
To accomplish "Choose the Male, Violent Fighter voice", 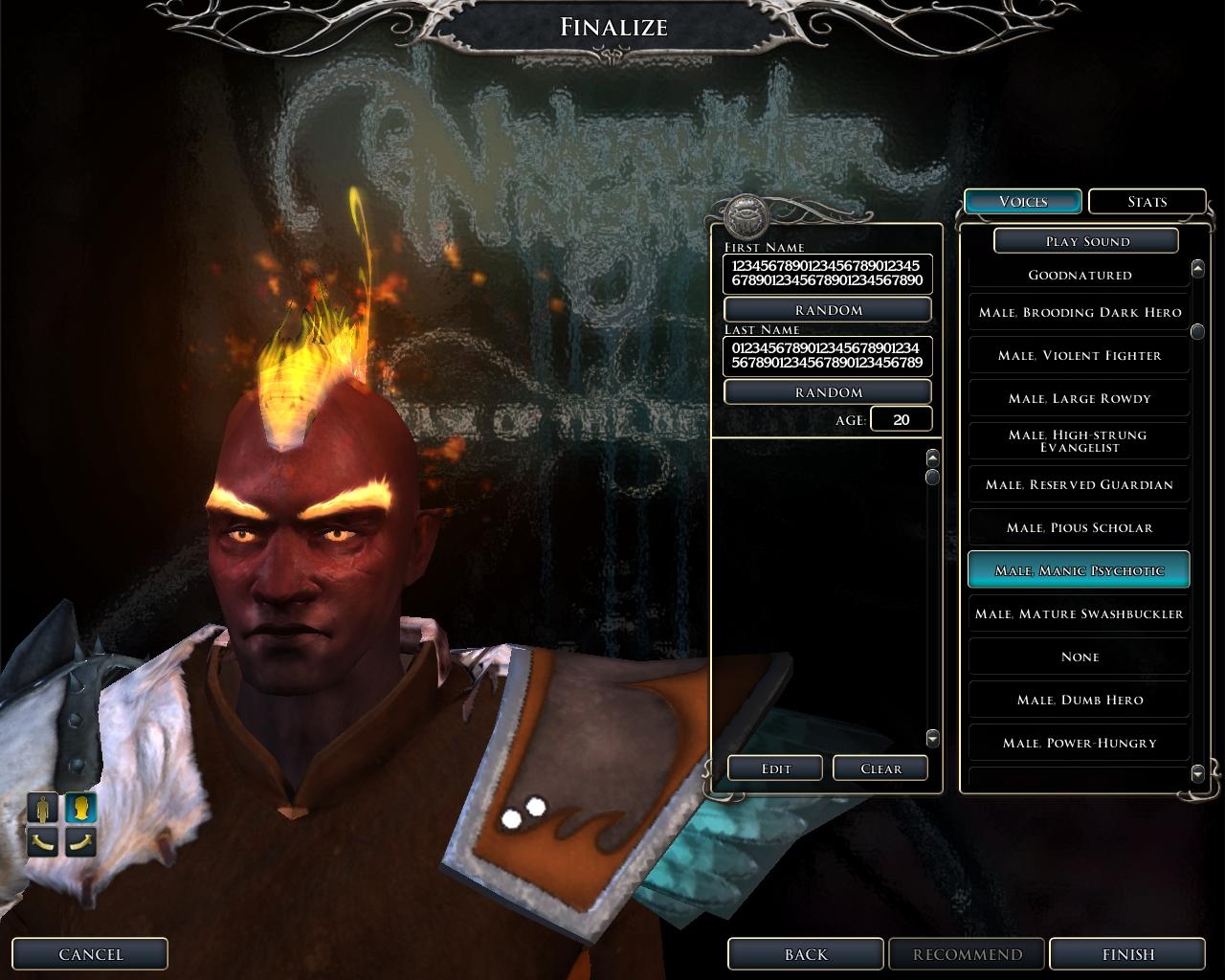I will click(x=1079, y=356).
